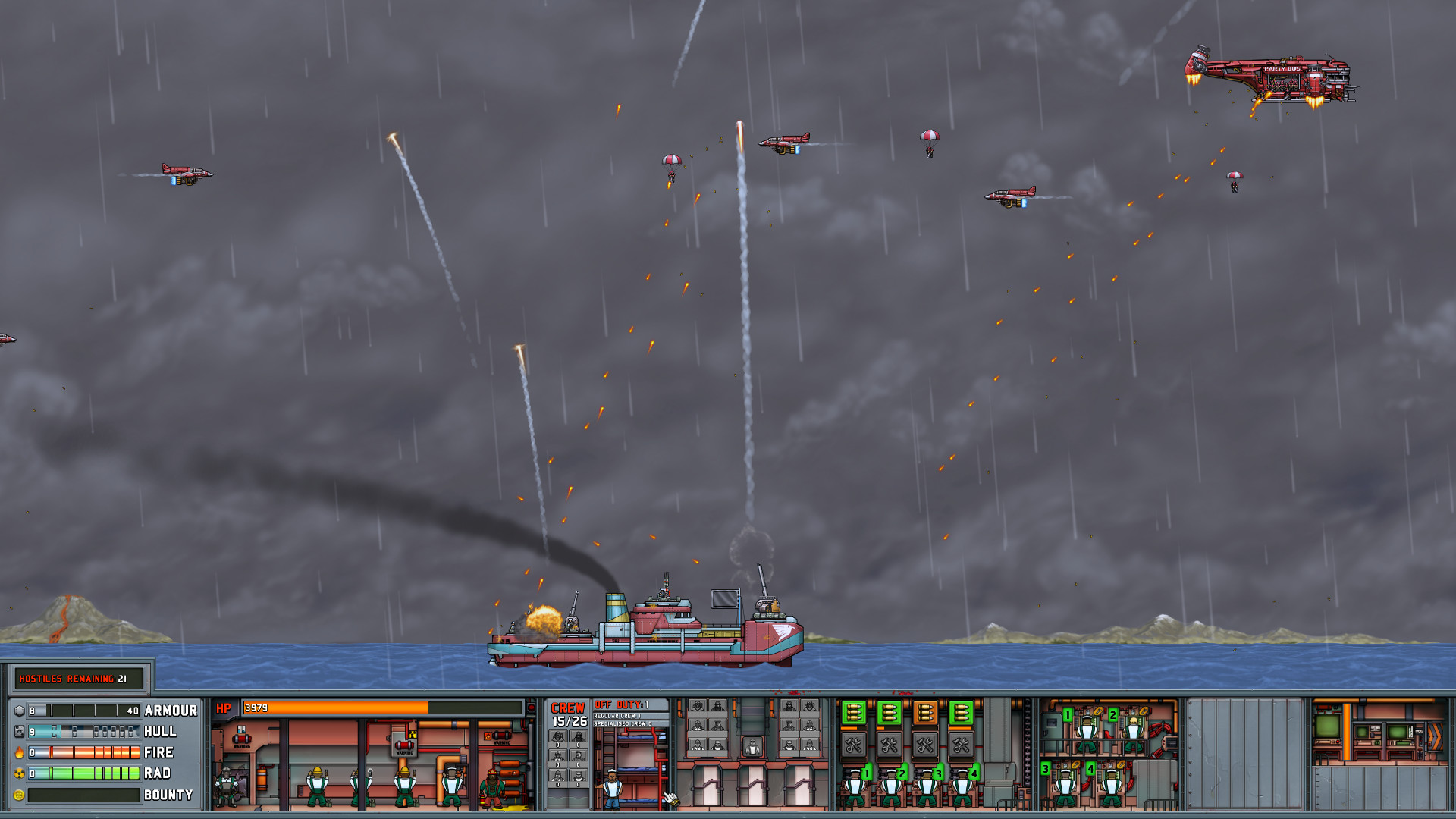Screen dimensions: 1456x819
Task: Click the flame icon beside the FIRE meter
Action: click(20, 752)
